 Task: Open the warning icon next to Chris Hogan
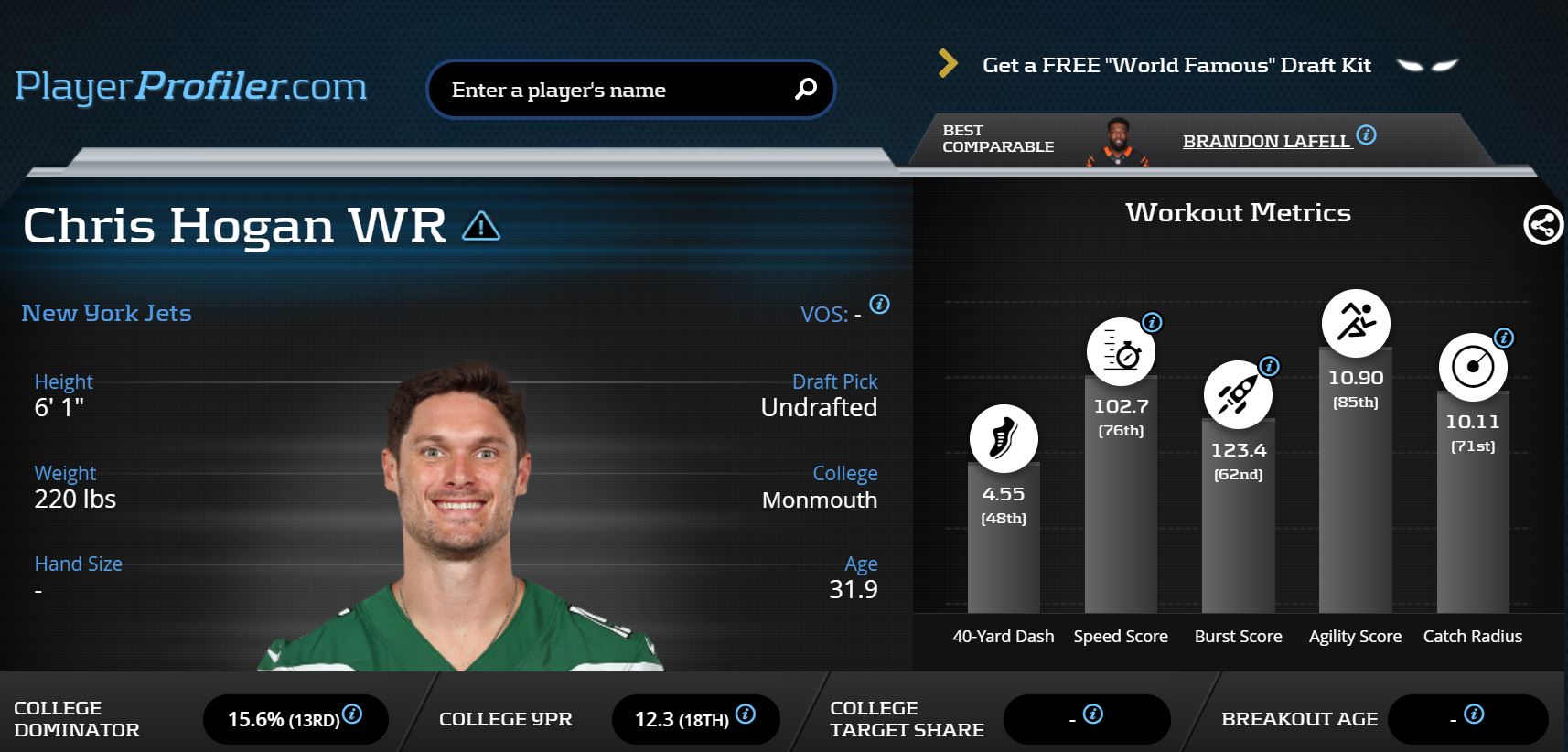tap(481, 225)
